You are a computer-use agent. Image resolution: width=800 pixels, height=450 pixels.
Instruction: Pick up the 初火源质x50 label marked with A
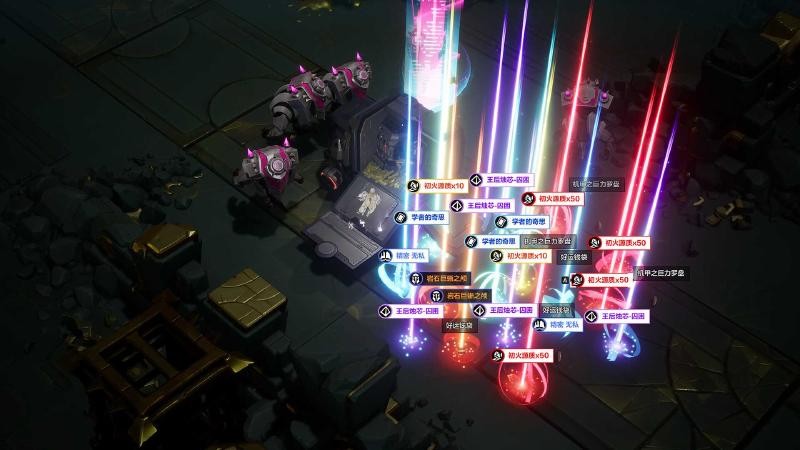point(607,280)
